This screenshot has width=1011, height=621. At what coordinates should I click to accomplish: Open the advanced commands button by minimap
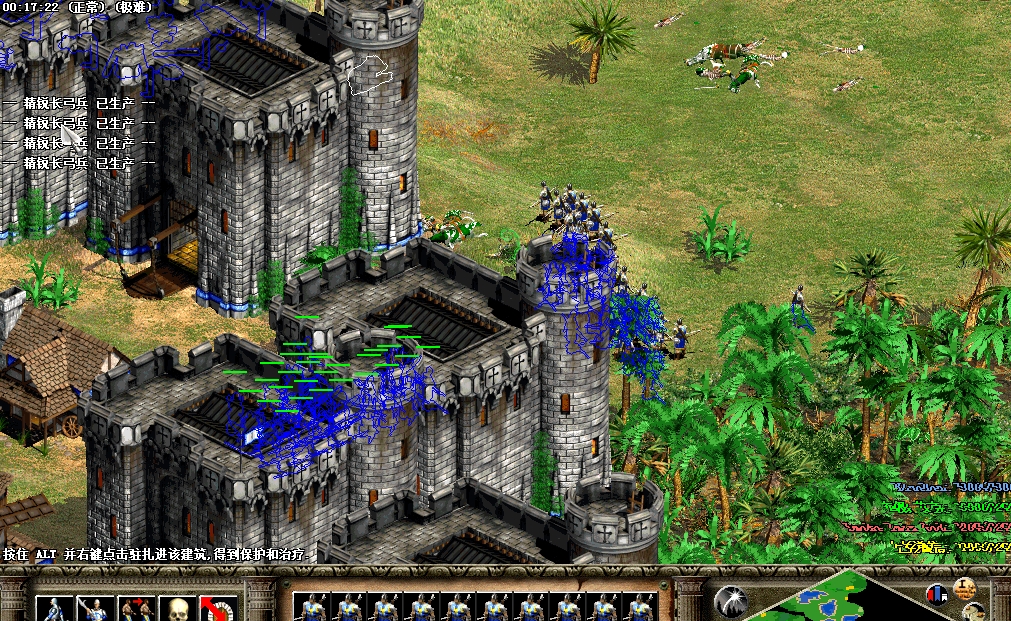pos(966,587)
